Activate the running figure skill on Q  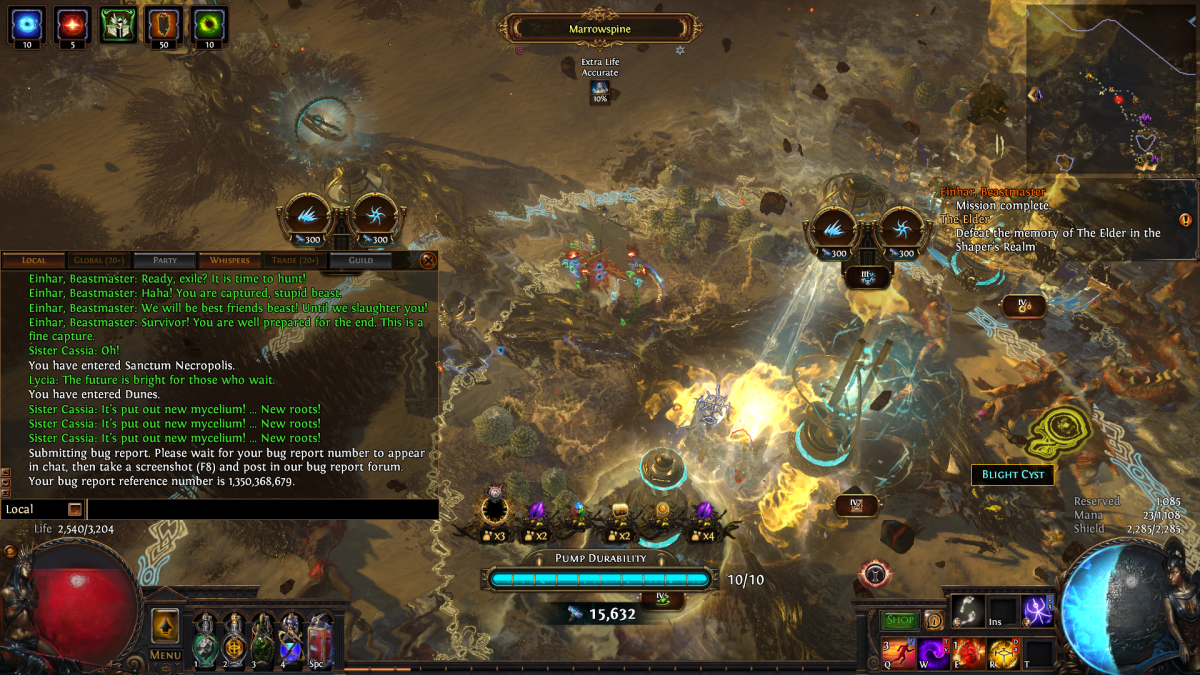tap(899, 654)
